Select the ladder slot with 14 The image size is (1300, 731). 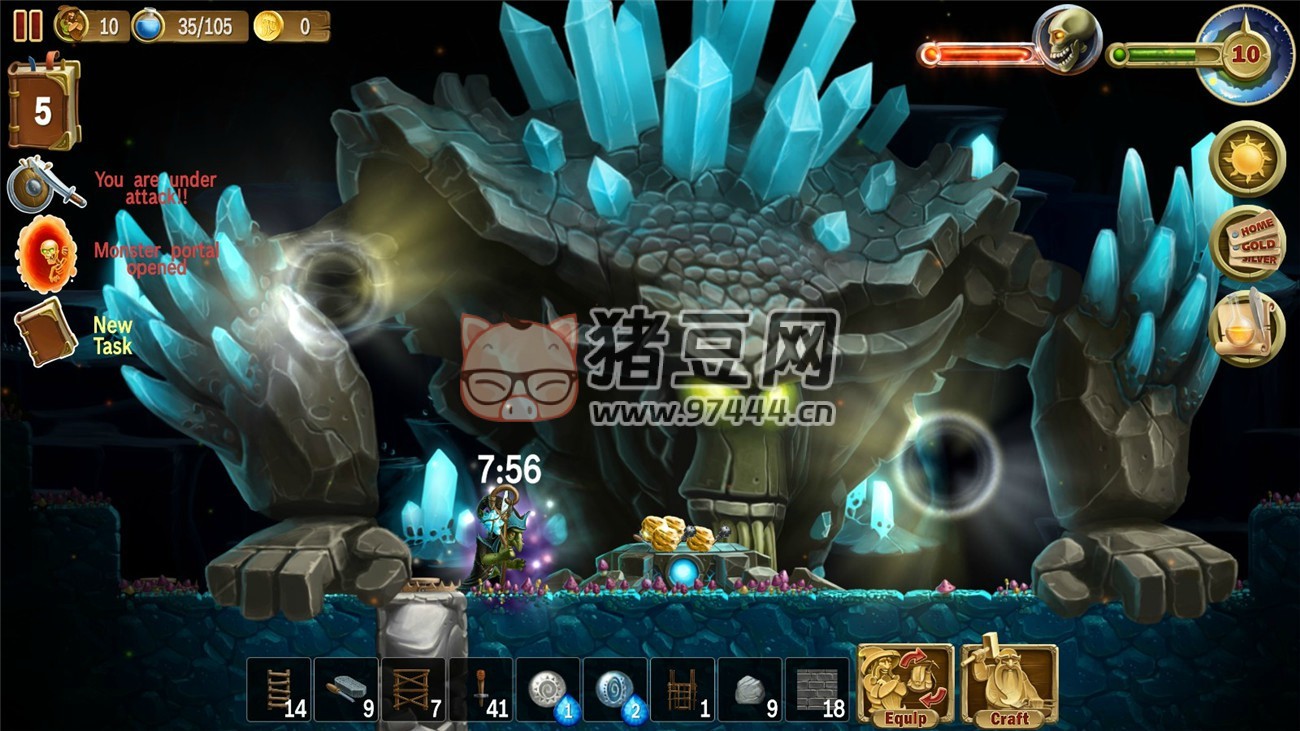tap(280, 689)
